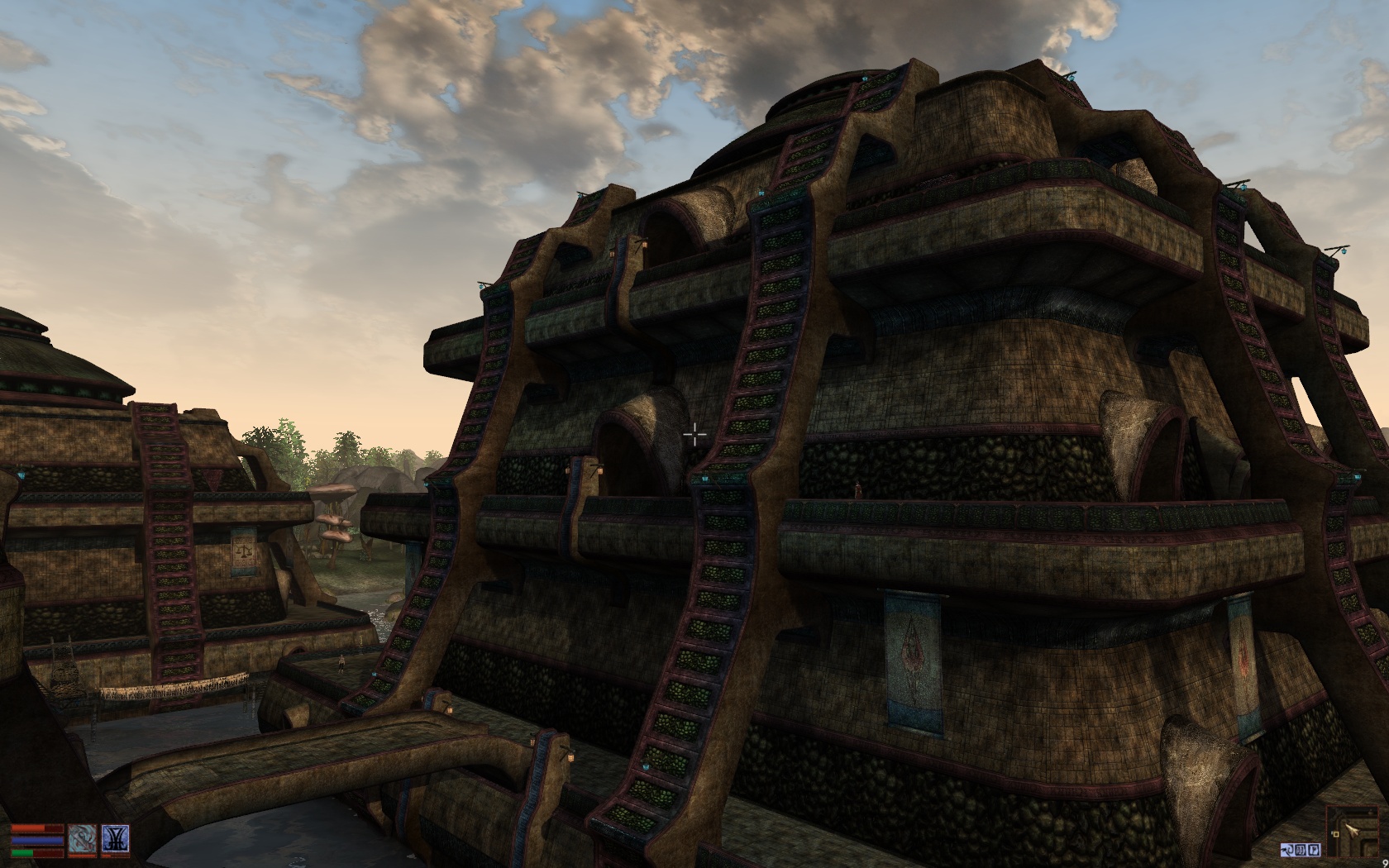Click the yellow square marker on minimap

click(x=1335, y=834)
